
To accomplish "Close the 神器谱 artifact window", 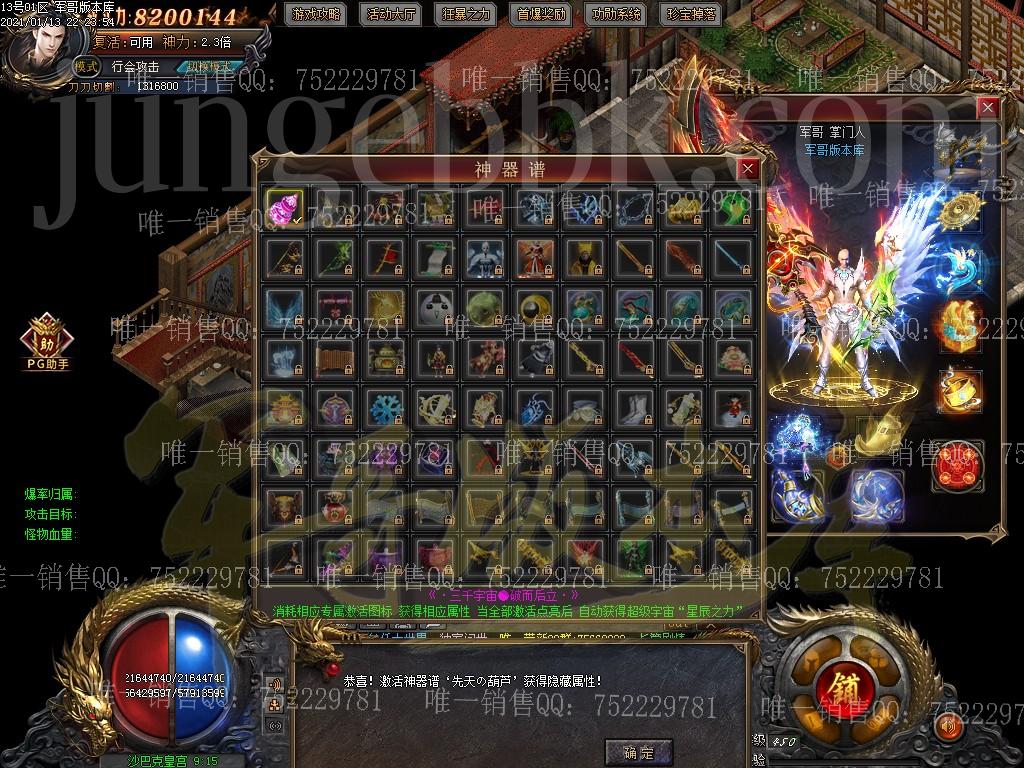I will 746,169.
